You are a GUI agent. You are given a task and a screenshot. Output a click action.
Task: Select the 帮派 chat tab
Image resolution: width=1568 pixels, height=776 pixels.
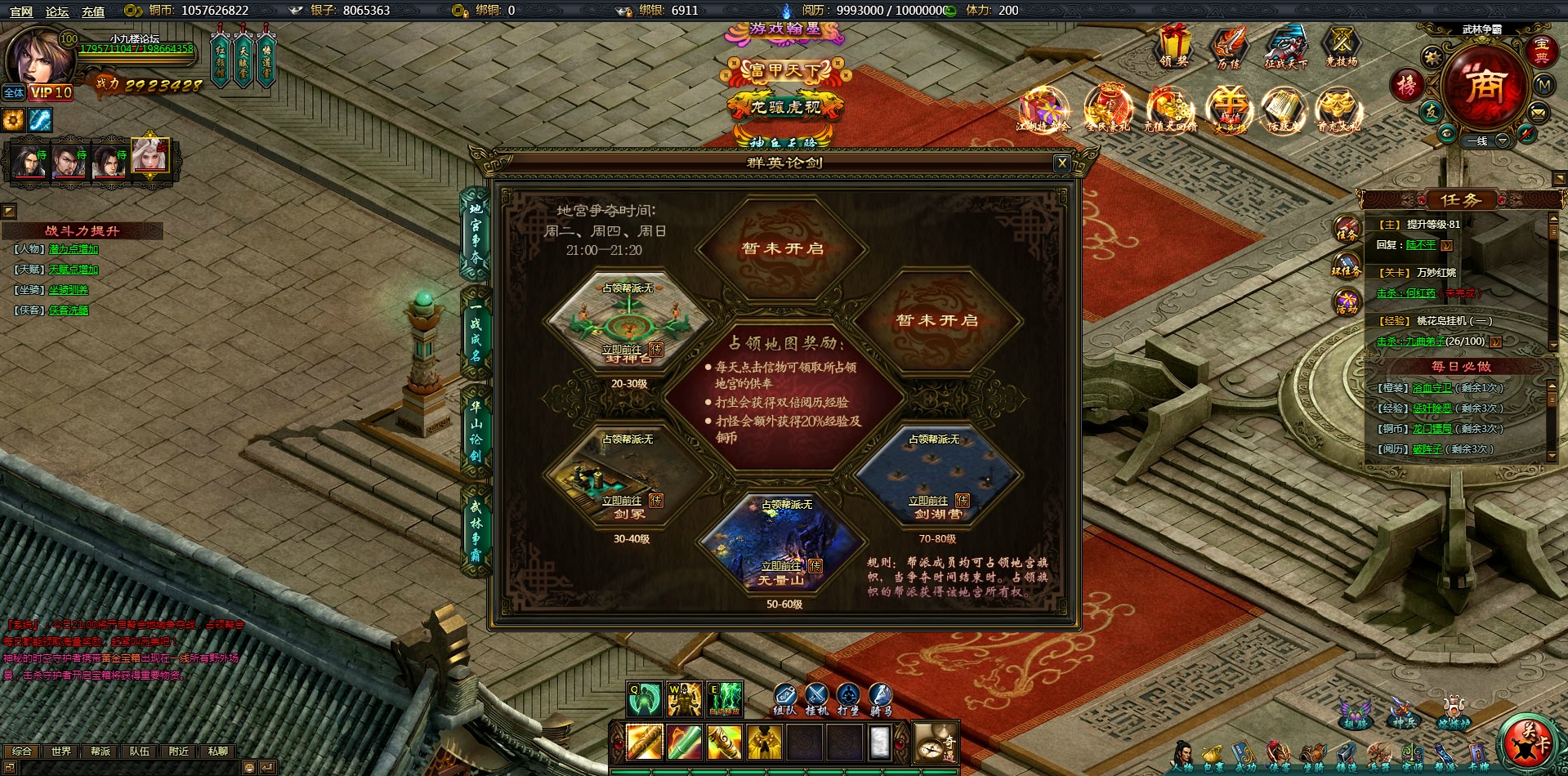point(101,751)
